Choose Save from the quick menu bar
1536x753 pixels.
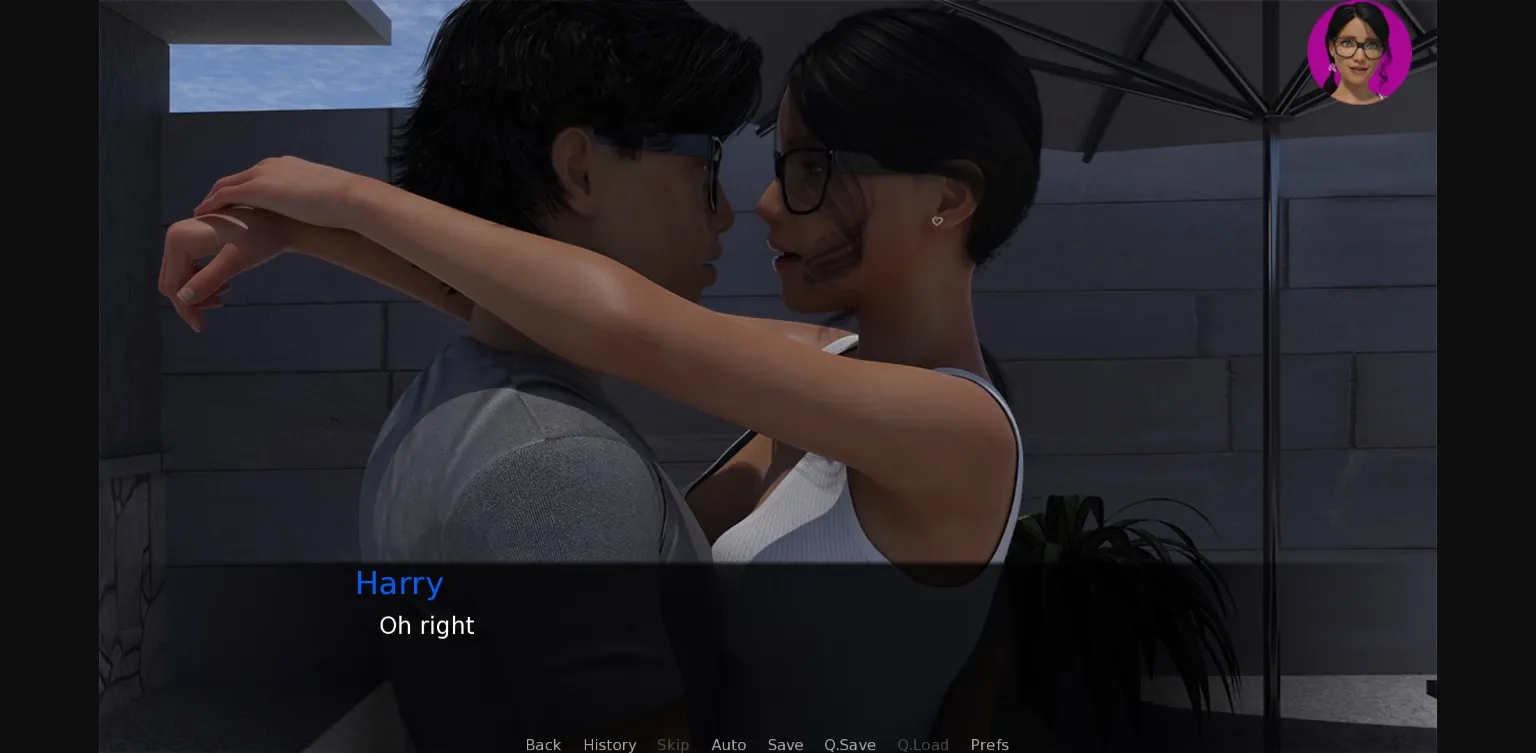pyautogui.click(x=785, y=745)
